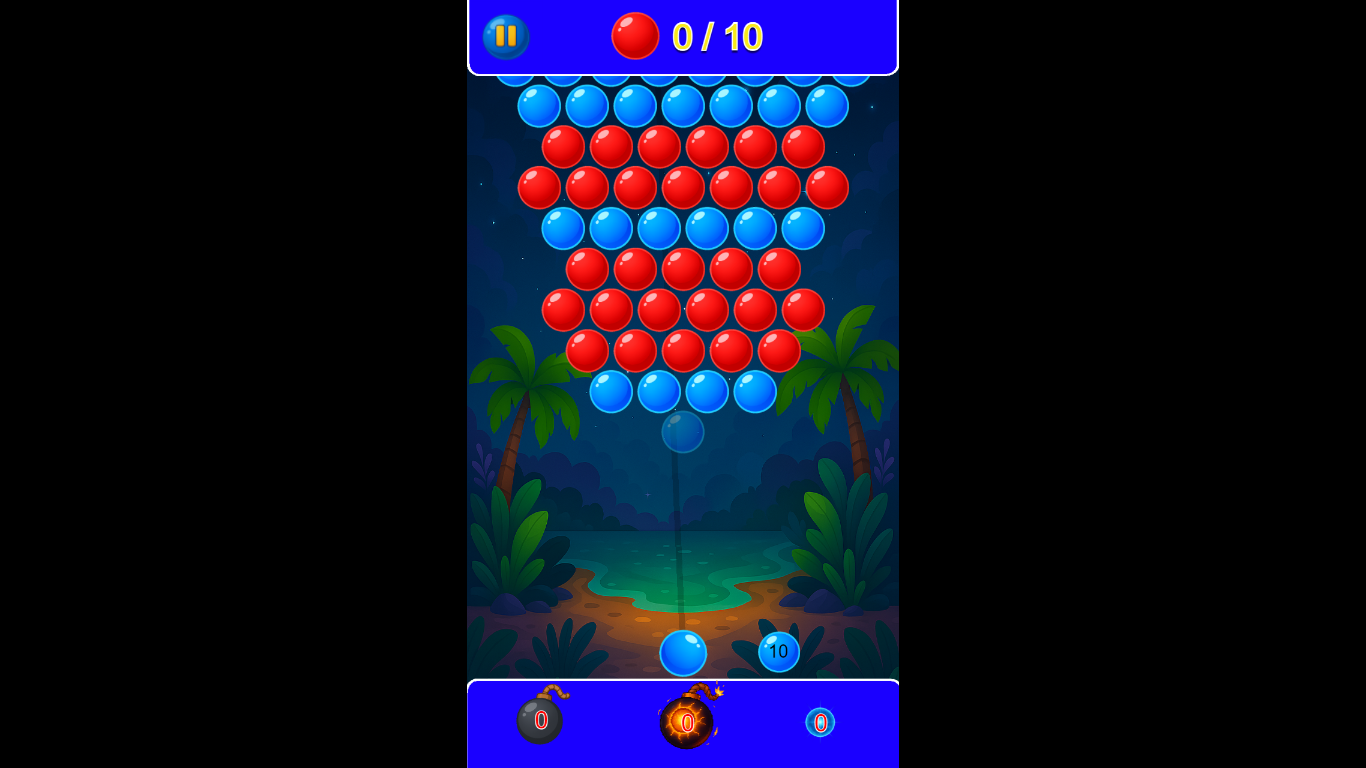
Task: Click the leftmost red bubble in the cluster
Action: click(538, 188)
